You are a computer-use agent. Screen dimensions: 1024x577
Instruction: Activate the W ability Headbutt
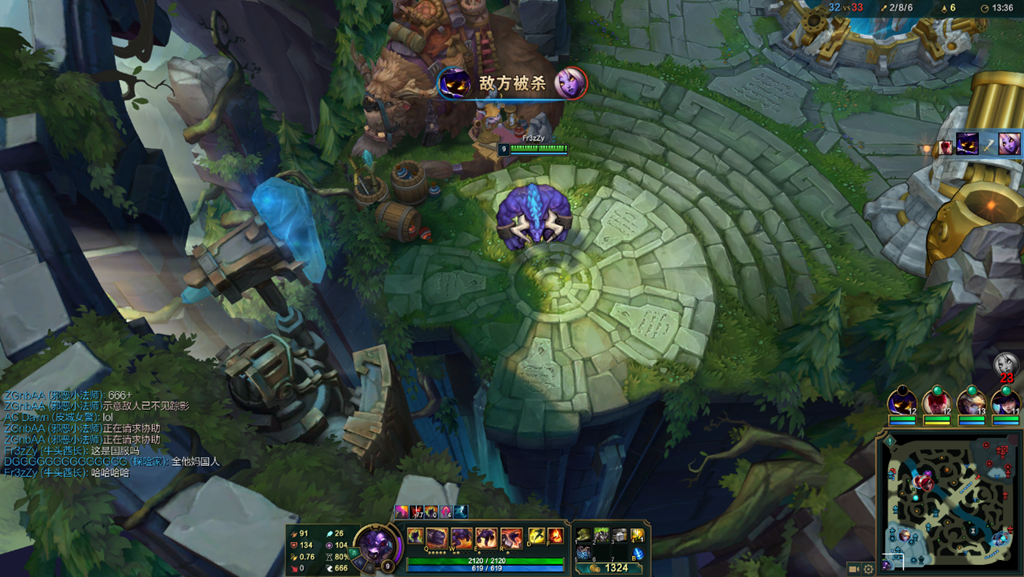[462, 537]
